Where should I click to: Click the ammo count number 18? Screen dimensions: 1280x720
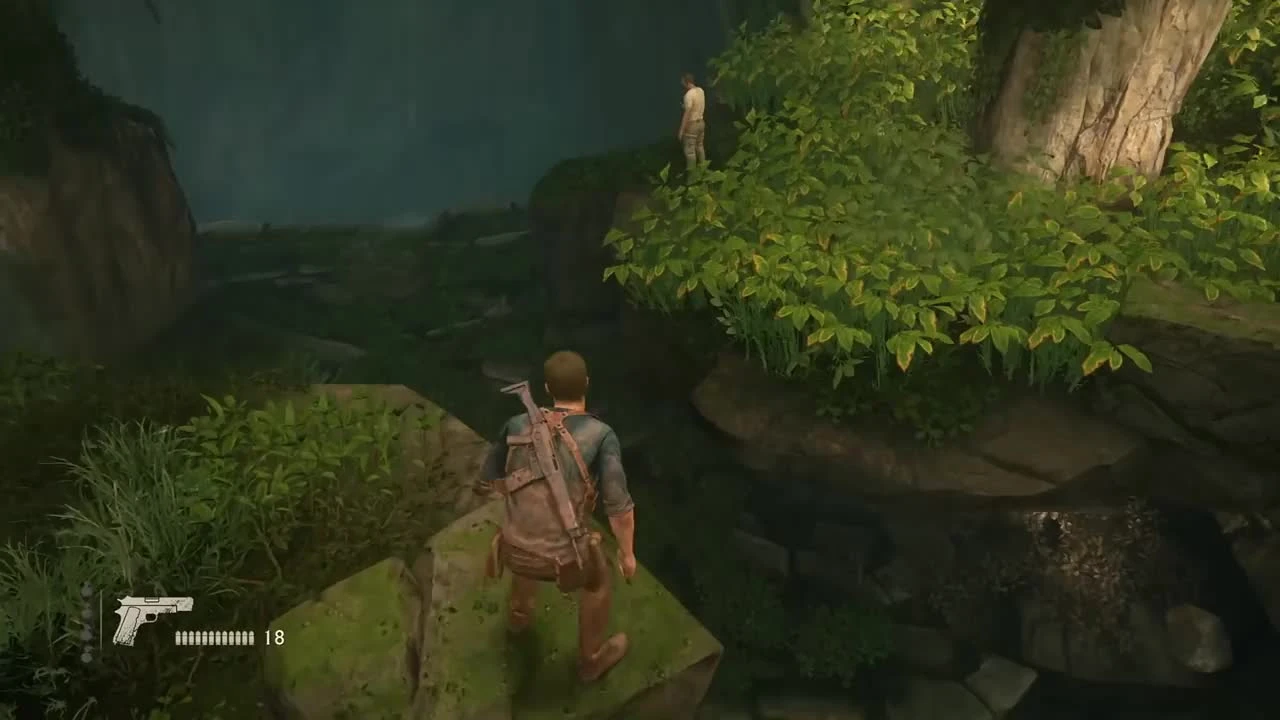274,637
